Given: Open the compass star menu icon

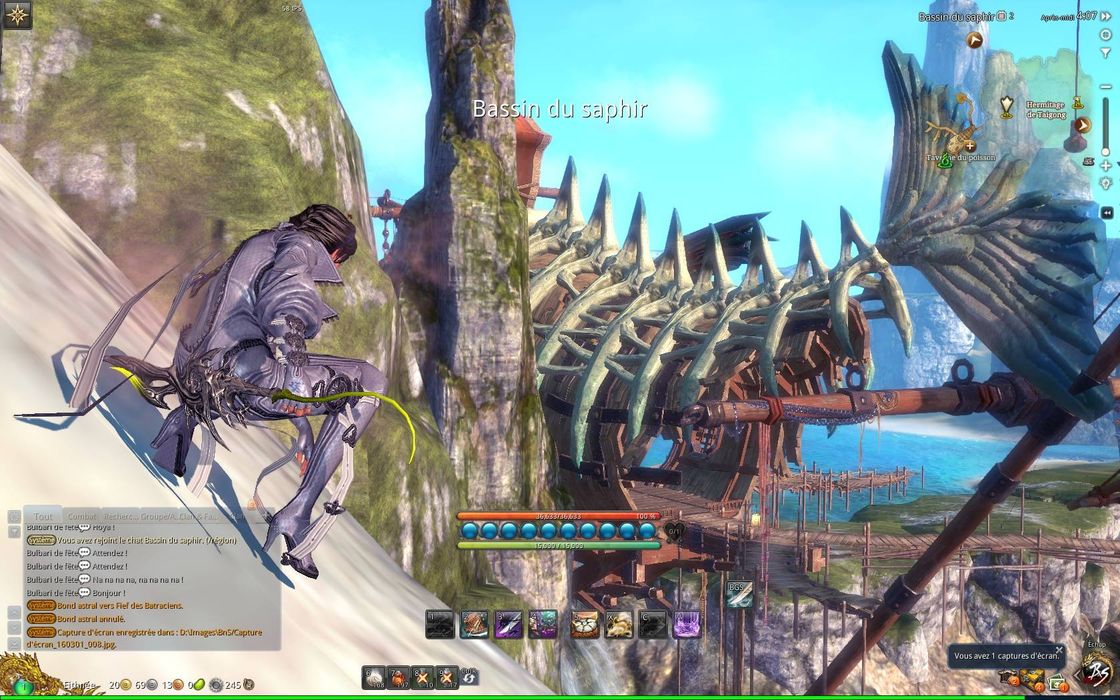Looking at the screenshot, I should [x=17, y=14].
